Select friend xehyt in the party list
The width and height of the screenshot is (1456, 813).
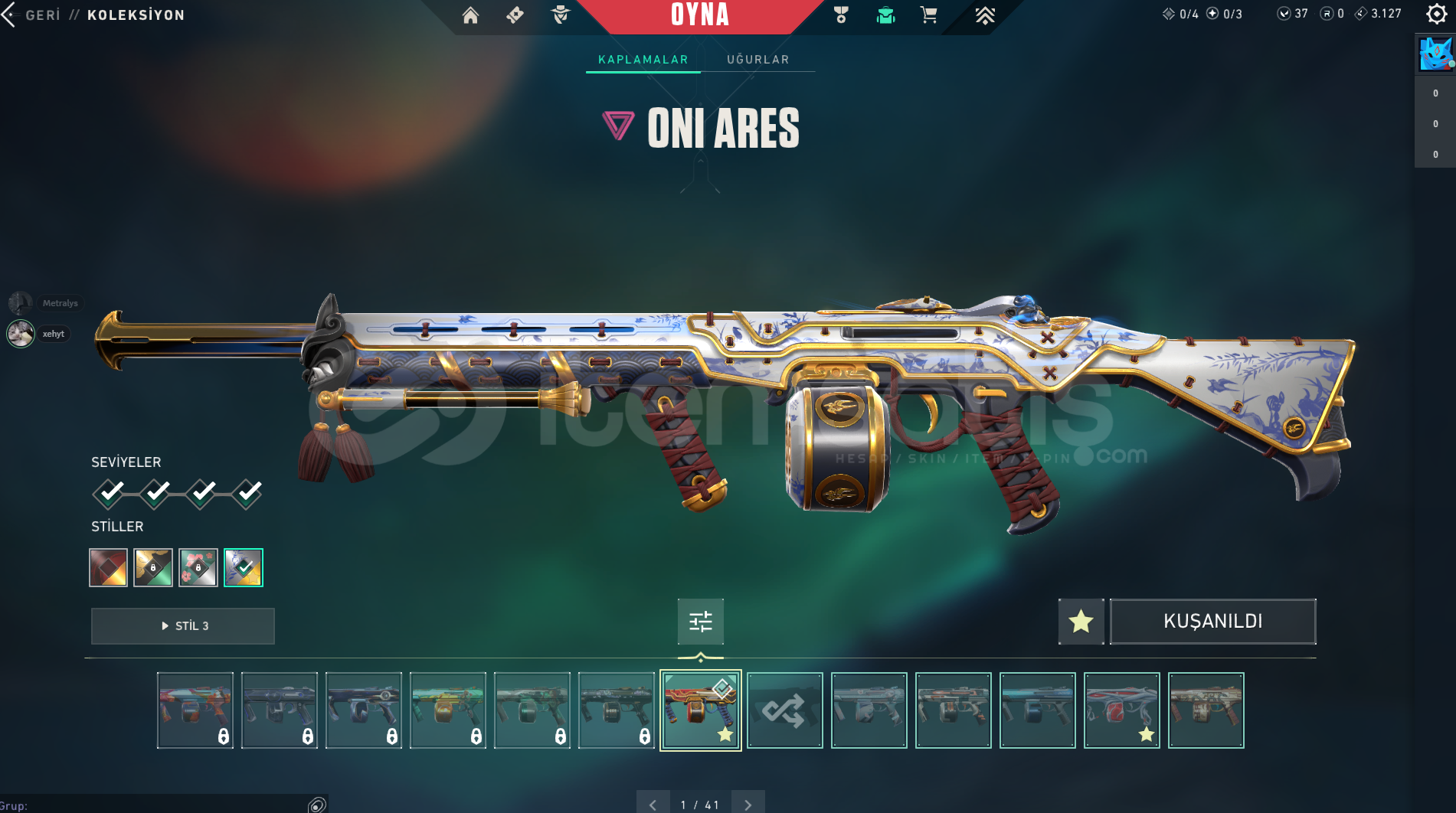click(21, 334)
